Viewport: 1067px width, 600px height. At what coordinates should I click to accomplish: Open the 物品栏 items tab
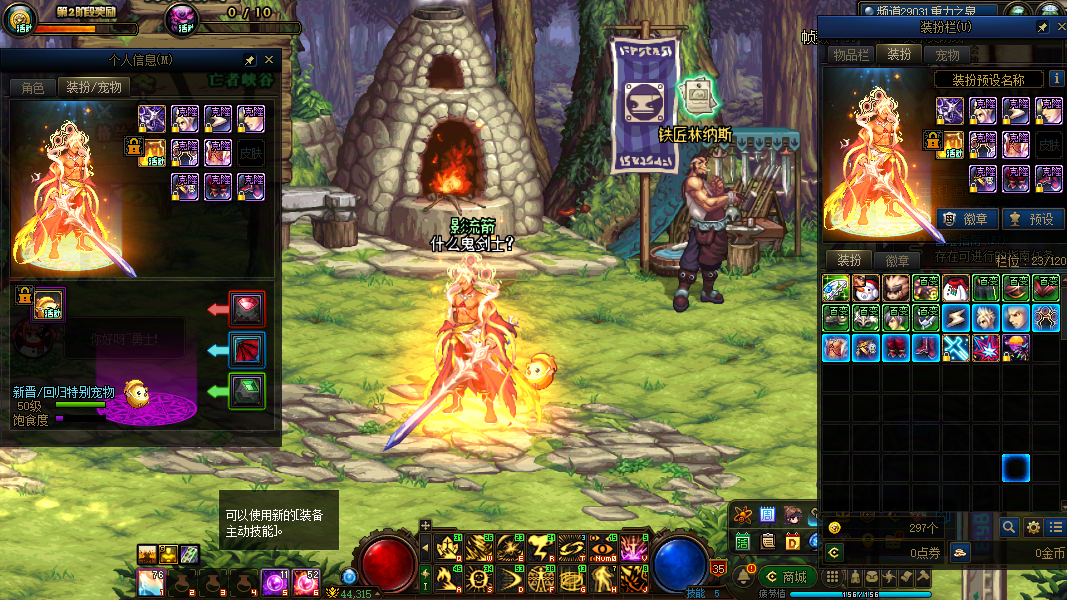point(852,55)
